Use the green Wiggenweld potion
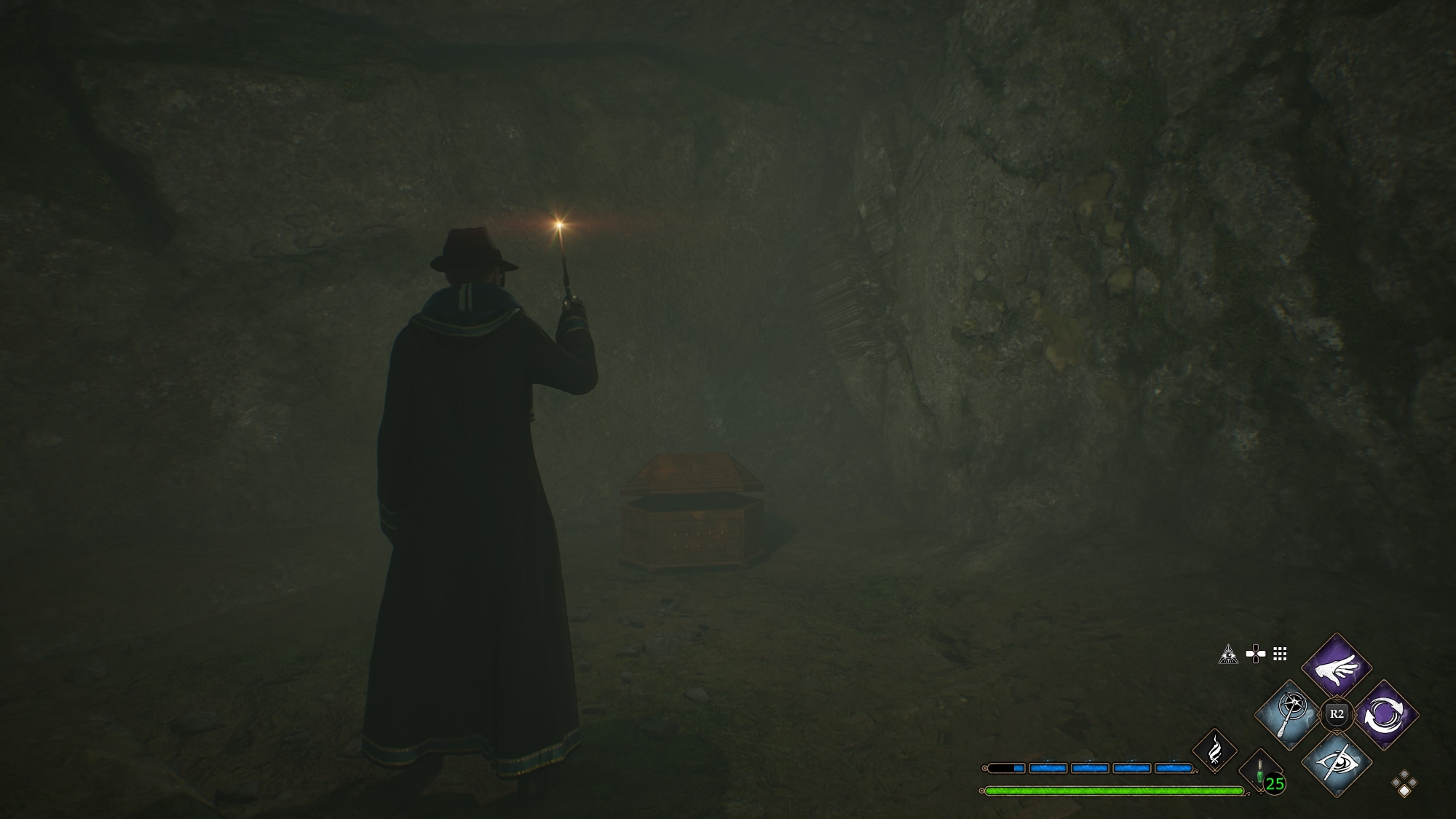The width and height of the screenshot is (1456, 819). coord(1260,773)
